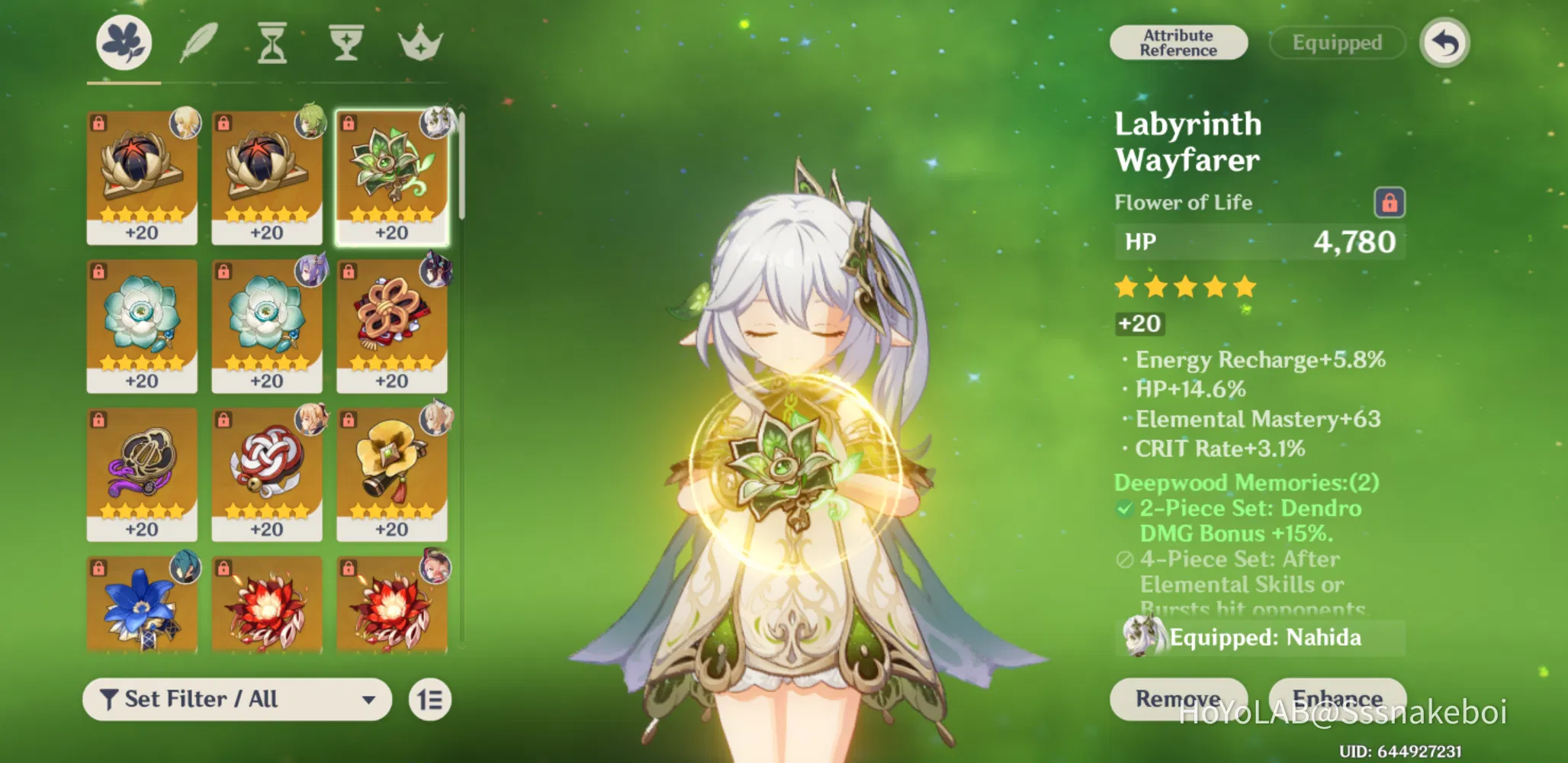1568x763 pixels.
Task: Click Nahida's portrait next to Equipped
Action: coord(1141,636)
